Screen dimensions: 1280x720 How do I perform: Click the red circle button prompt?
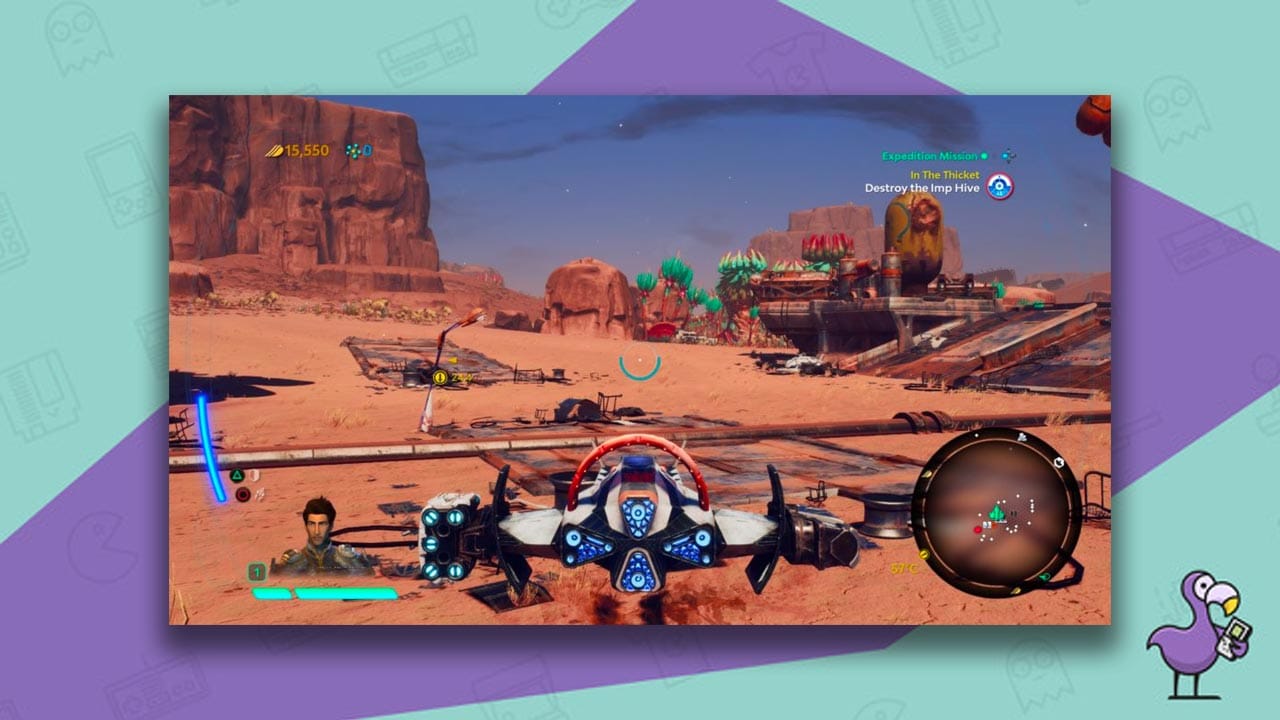[243, 494]
